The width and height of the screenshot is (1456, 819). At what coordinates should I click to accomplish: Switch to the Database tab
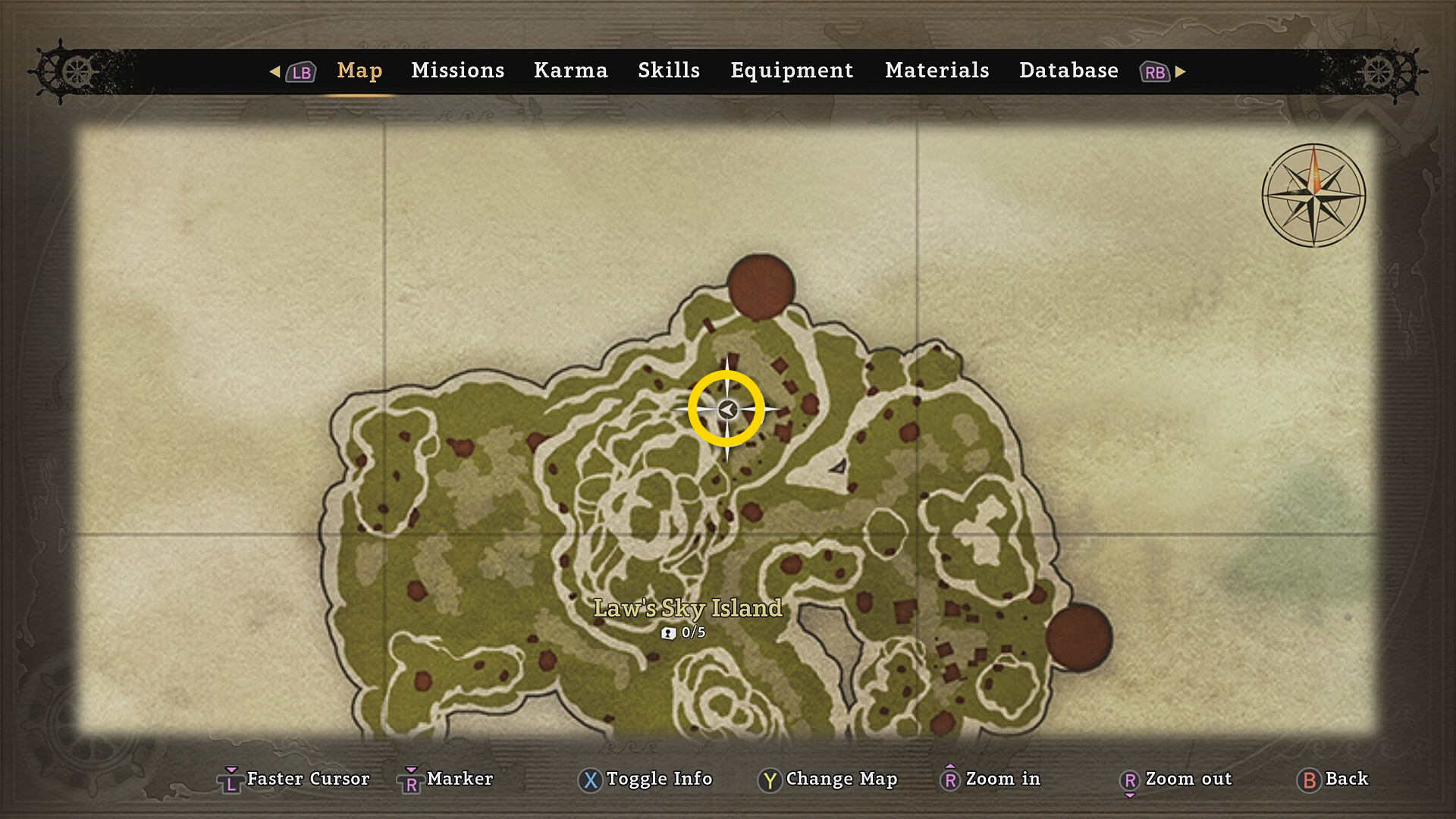1068,71
